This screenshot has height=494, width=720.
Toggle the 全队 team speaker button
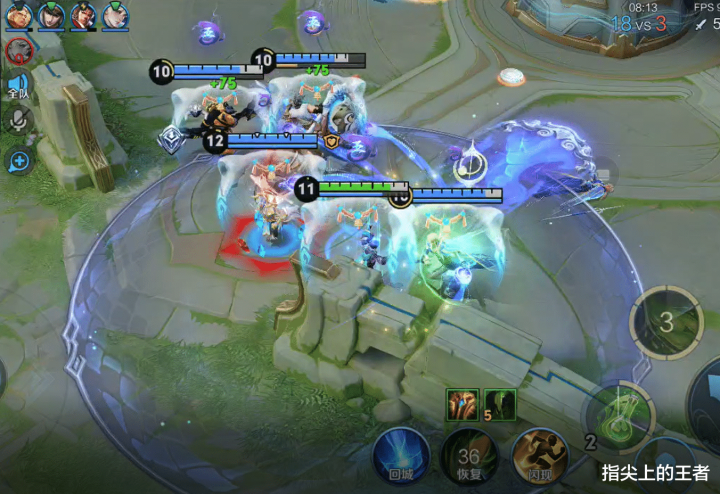17,88
